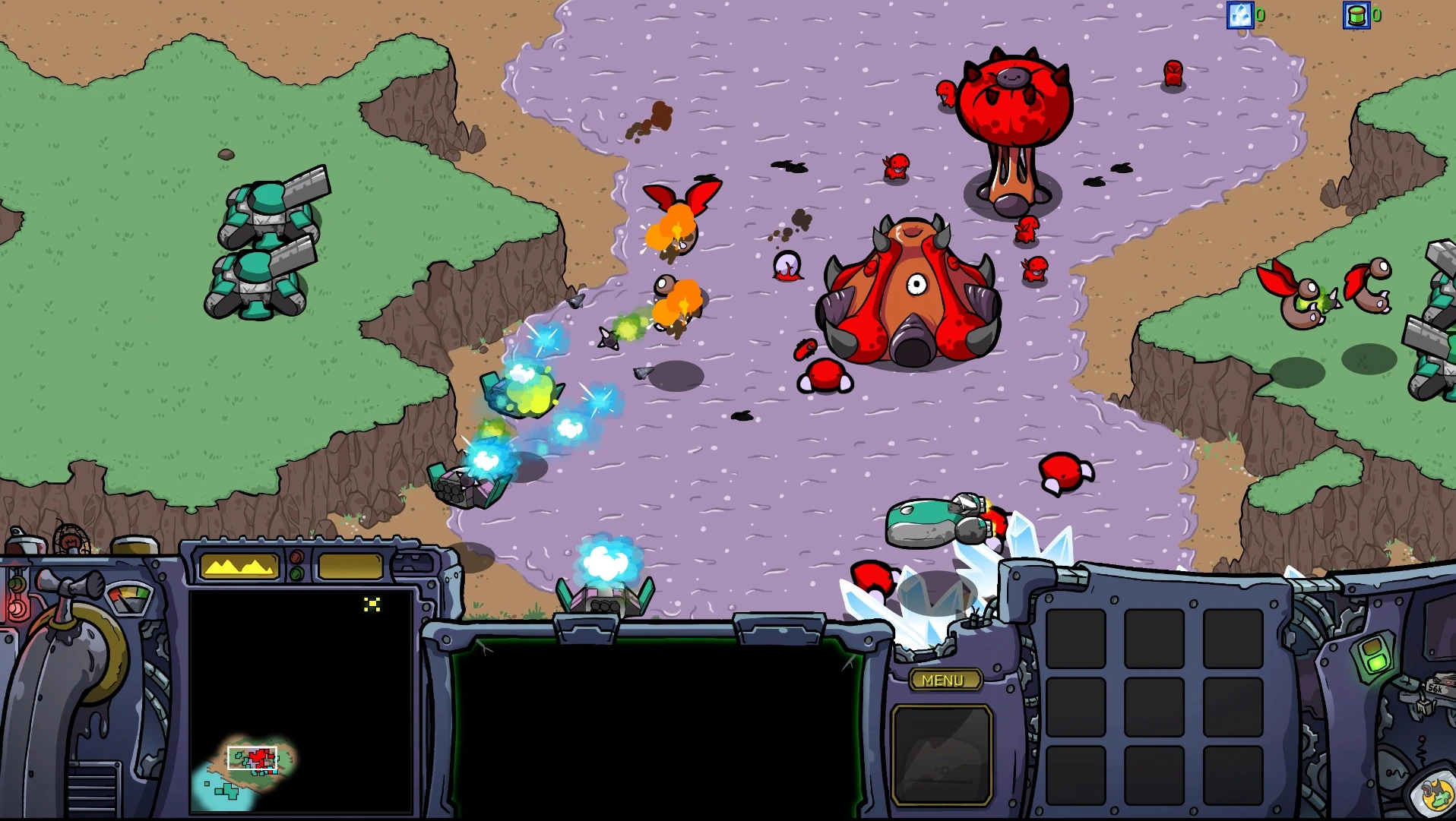Click the red warning lamp on far-left panel

click(x=15, y=608)
